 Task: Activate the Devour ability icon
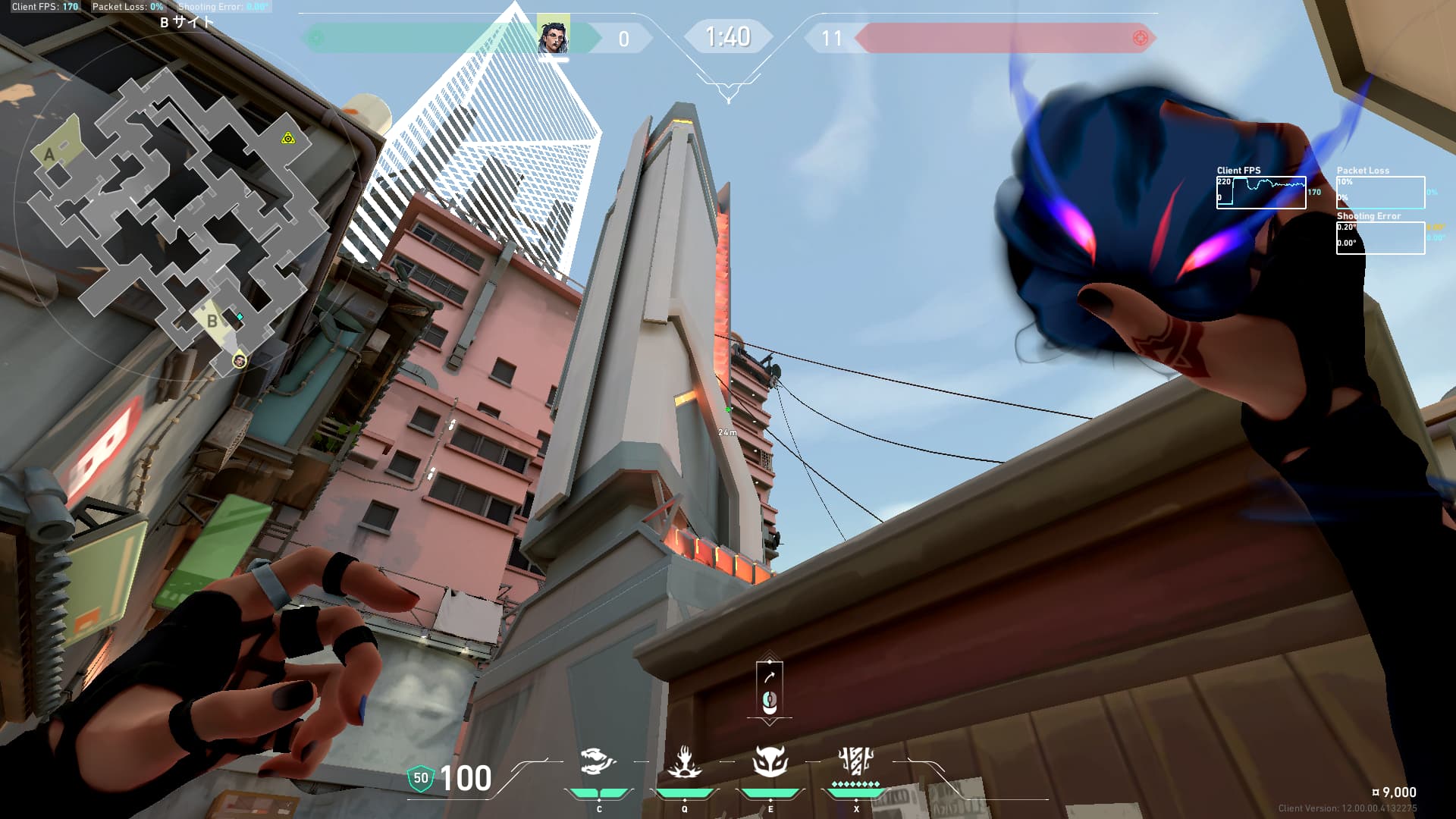click(x=684, y=761)
